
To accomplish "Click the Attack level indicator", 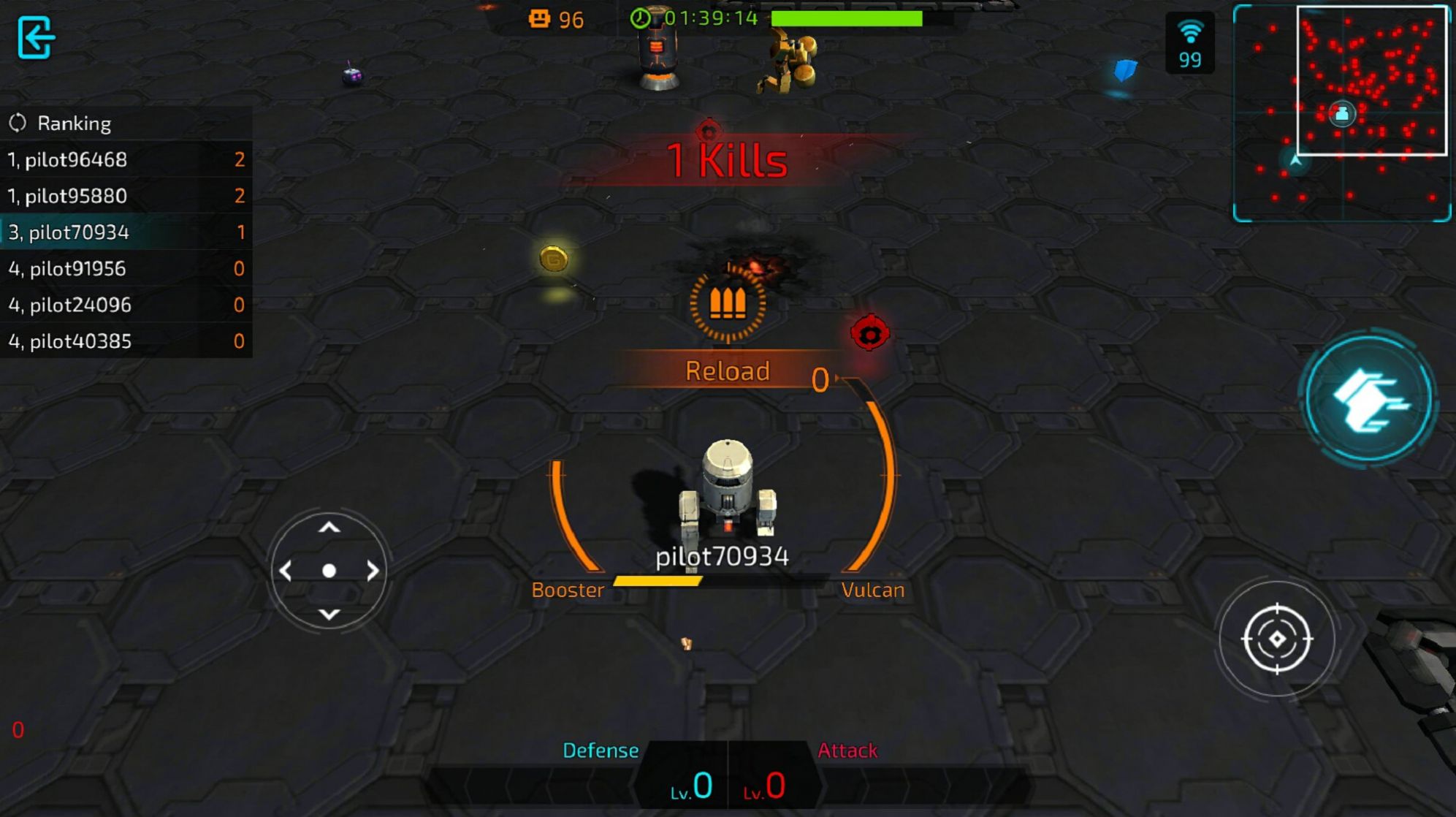I will [x=766, y=785].
